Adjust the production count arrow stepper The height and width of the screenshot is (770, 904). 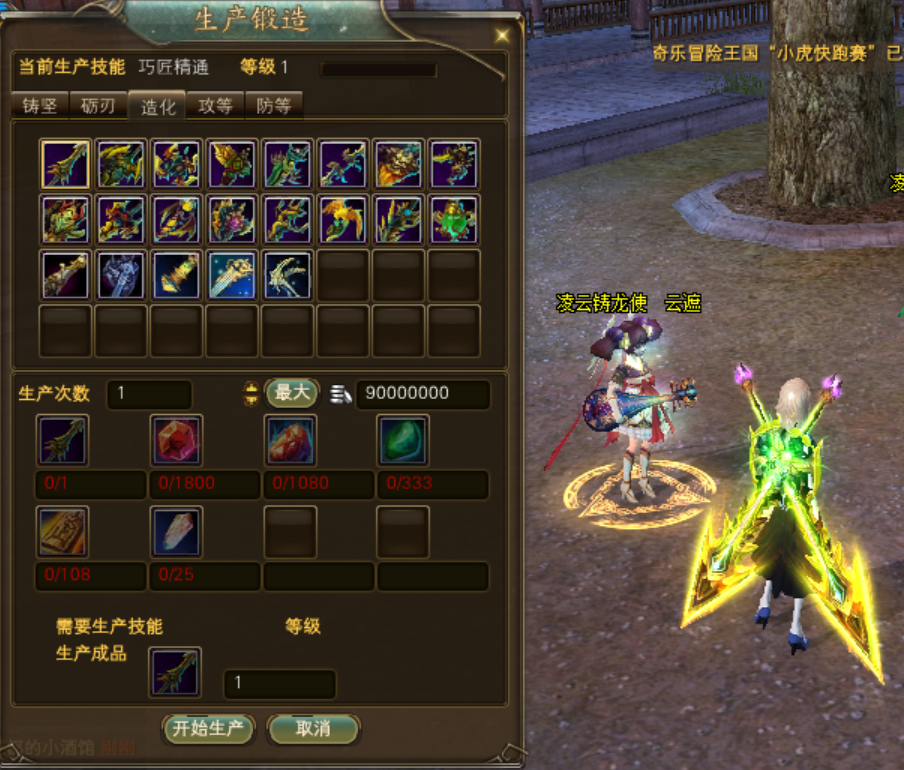point(251,394)
